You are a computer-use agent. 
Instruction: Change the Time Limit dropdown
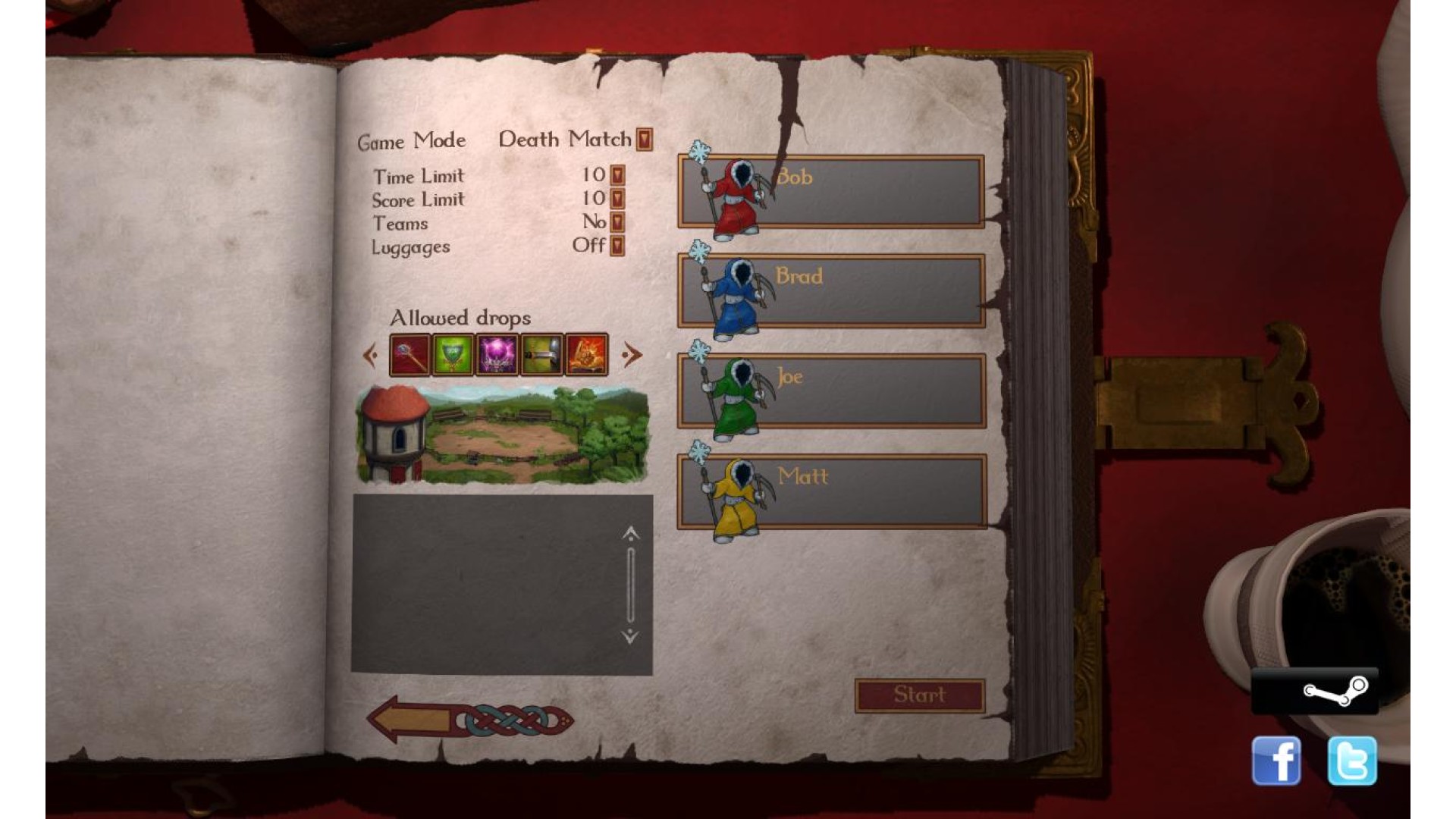click(x=617, y=176)
